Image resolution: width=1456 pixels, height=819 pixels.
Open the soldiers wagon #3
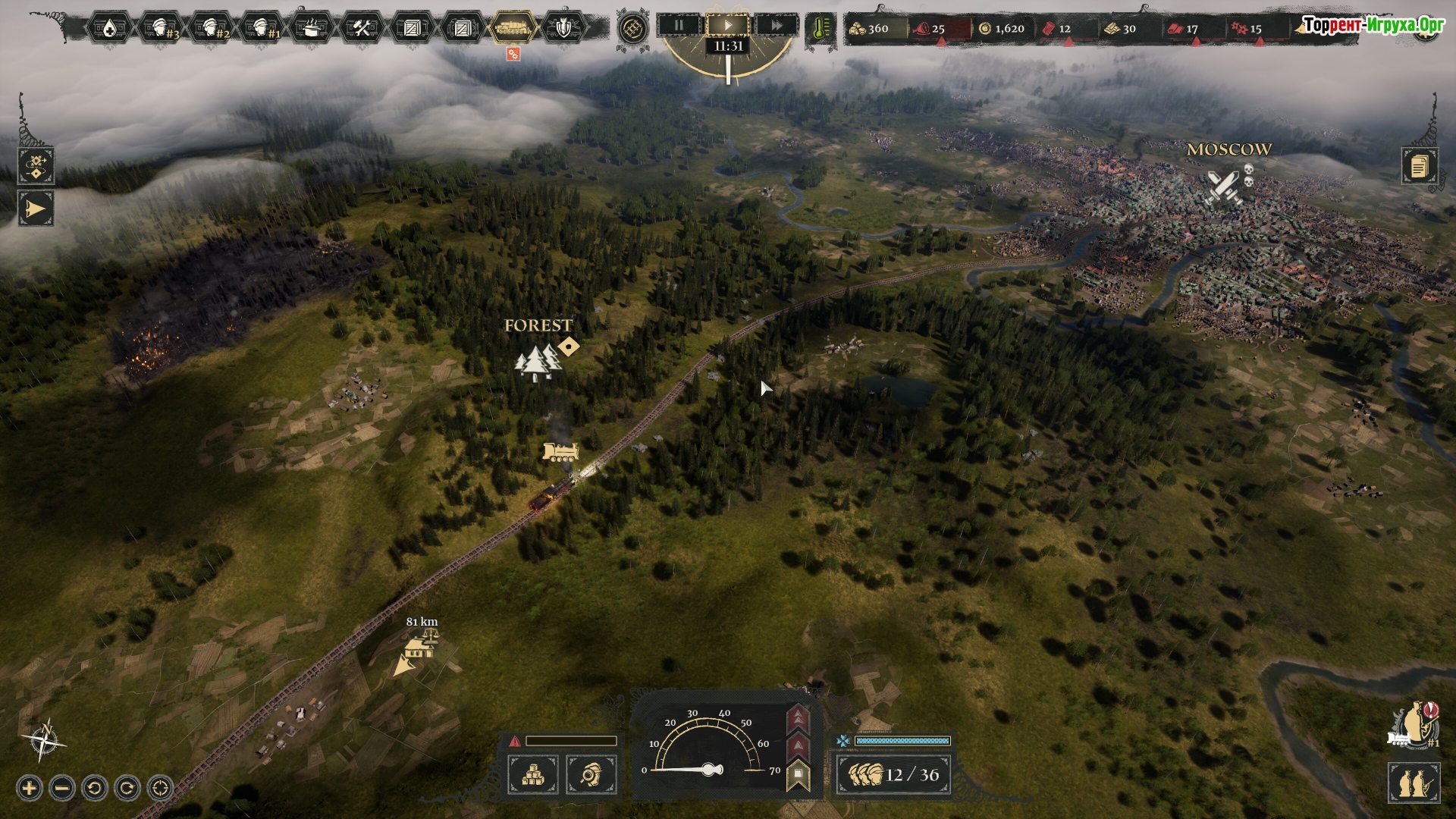click(x=161, y=29)
